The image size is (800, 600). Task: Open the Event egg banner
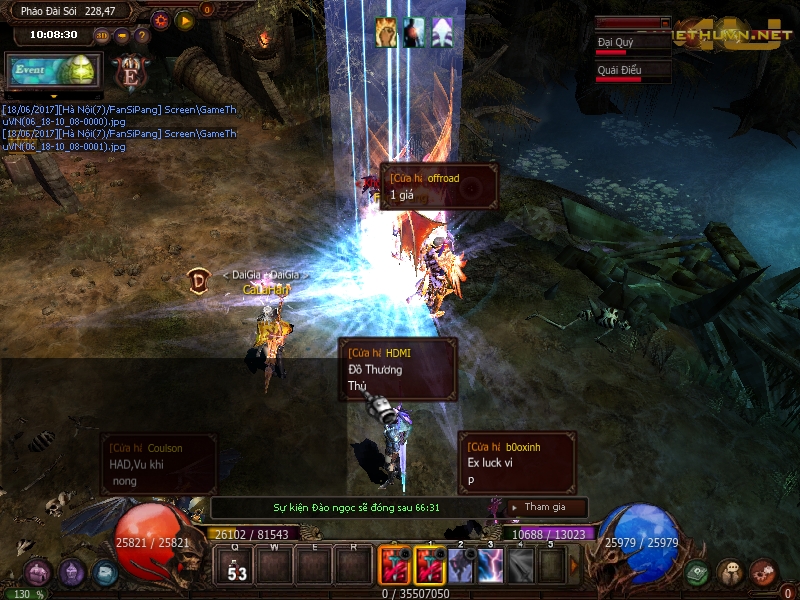pyautogui.click(x=51, y=70)
